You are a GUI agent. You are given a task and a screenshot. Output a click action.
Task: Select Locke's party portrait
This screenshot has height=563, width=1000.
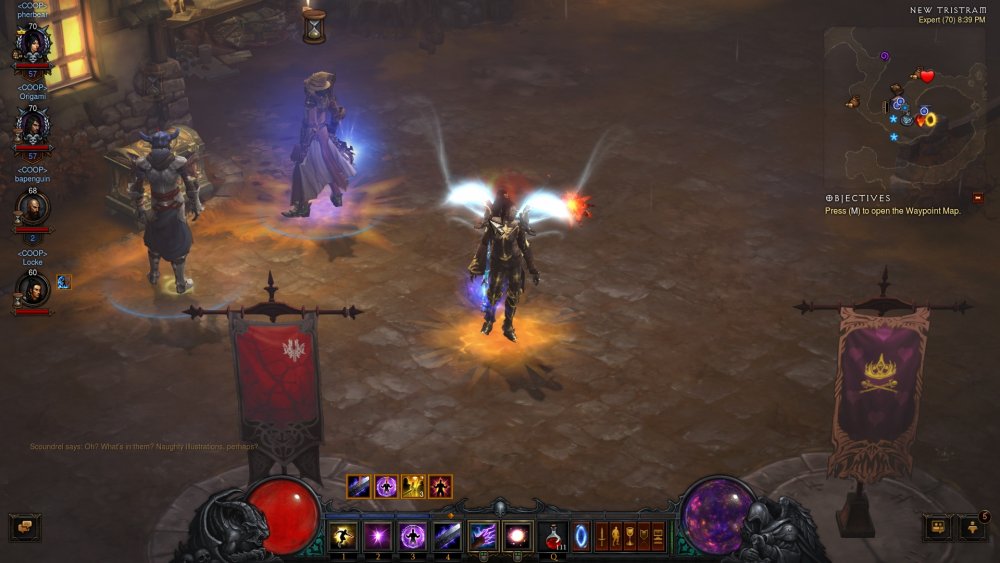(x=32, y=290)
